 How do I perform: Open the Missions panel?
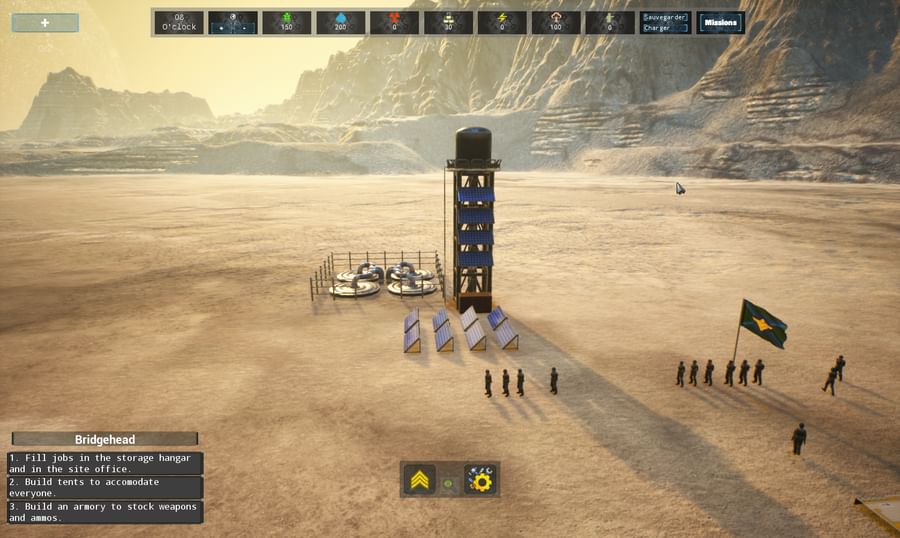coord(720,22)
